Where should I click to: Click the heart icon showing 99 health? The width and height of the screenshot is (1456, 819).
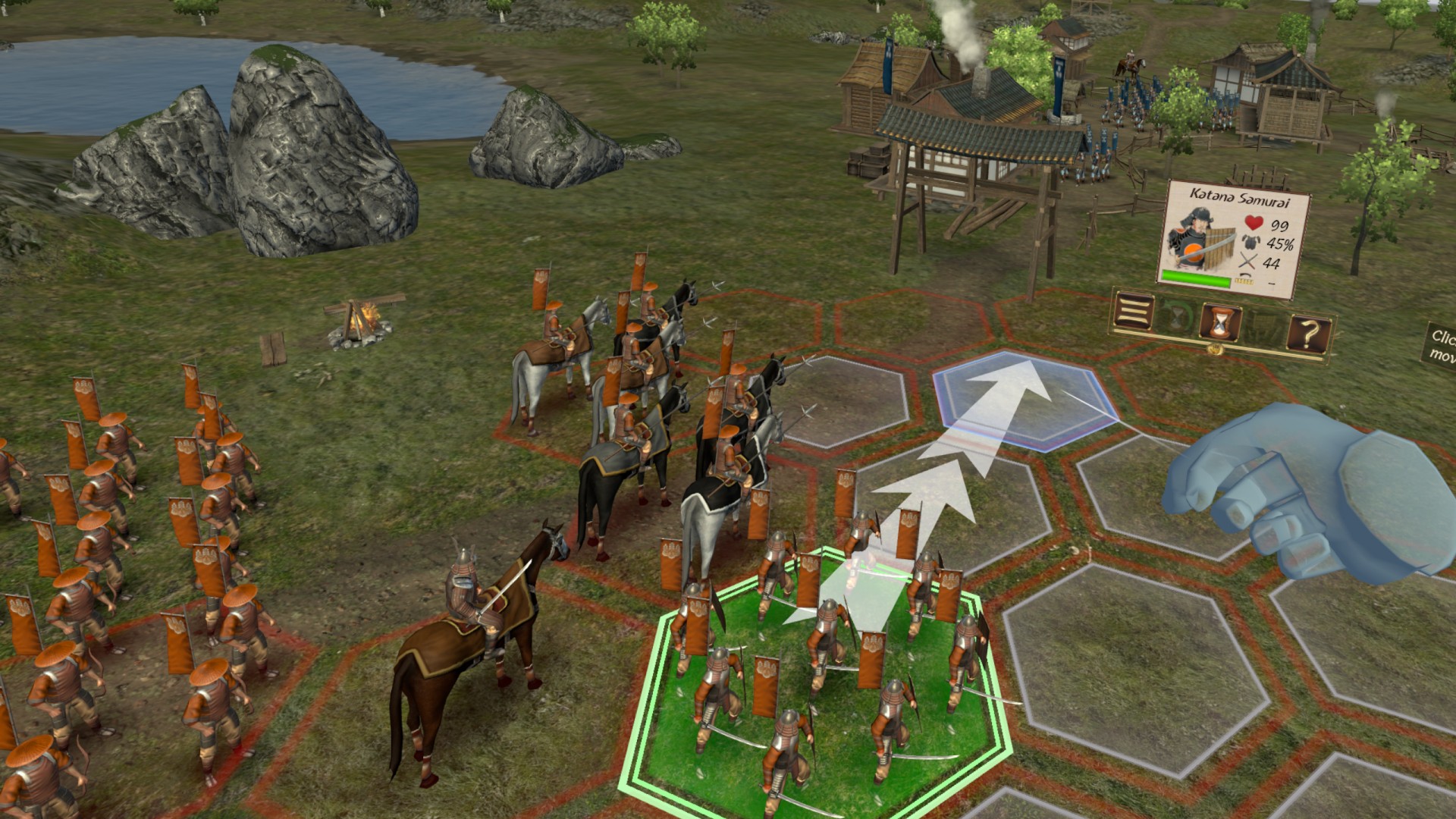click(x=1254, y=223)
